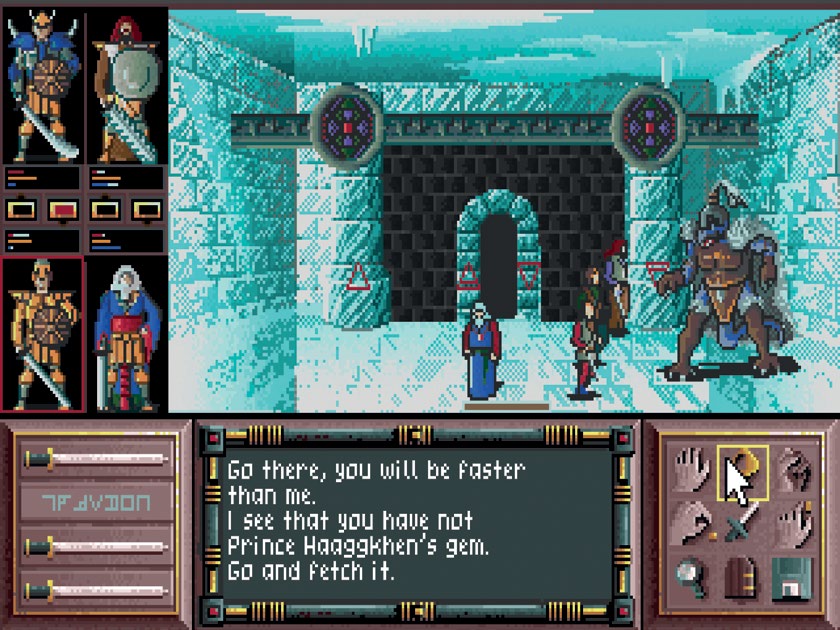Click the highlighted gold ring action icon
Screen dimensions: 840x630
742,469
